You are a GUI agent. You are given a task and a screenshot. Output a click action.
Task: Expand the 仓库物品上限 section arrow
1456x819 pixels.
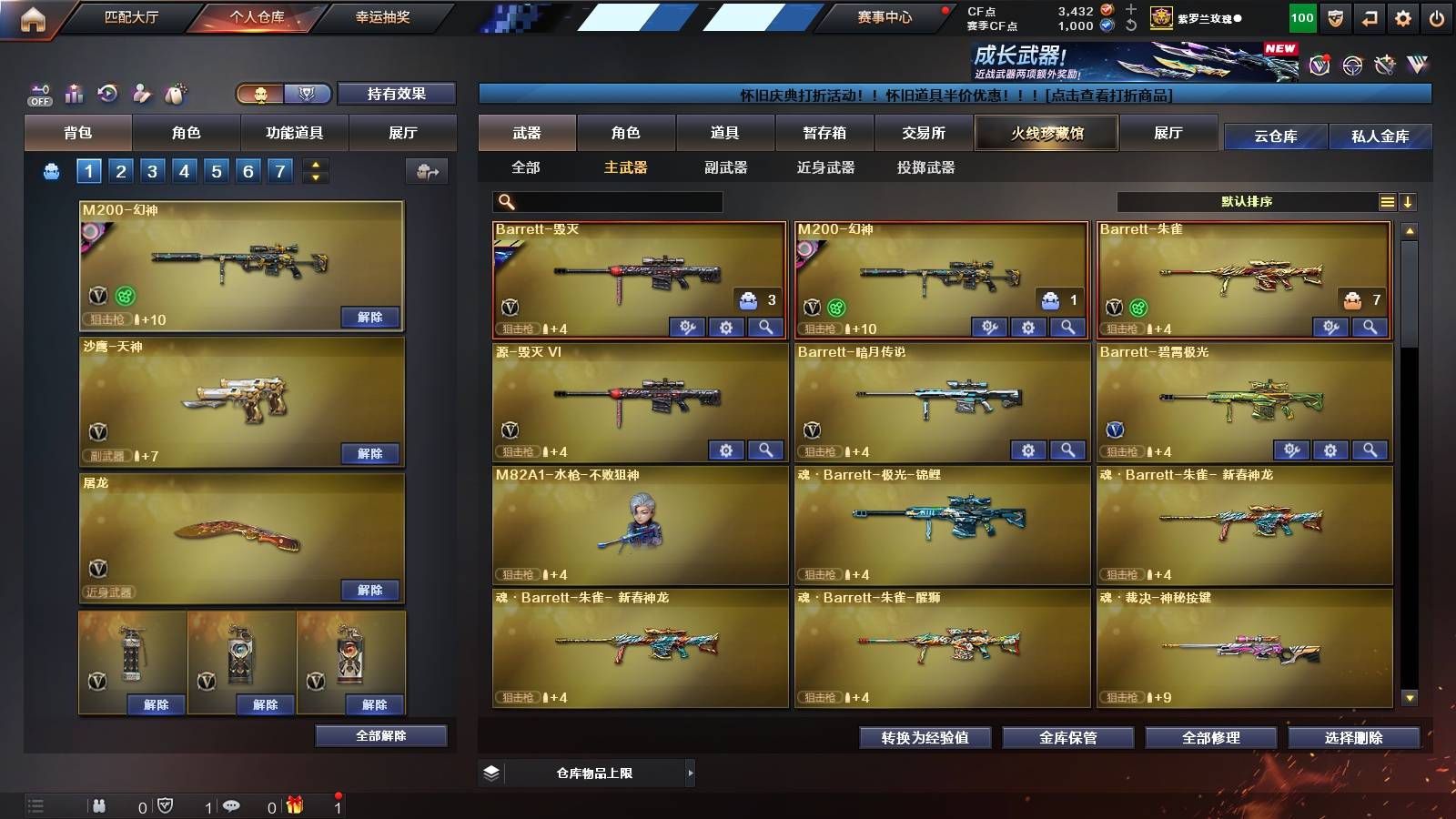(692, 773)
